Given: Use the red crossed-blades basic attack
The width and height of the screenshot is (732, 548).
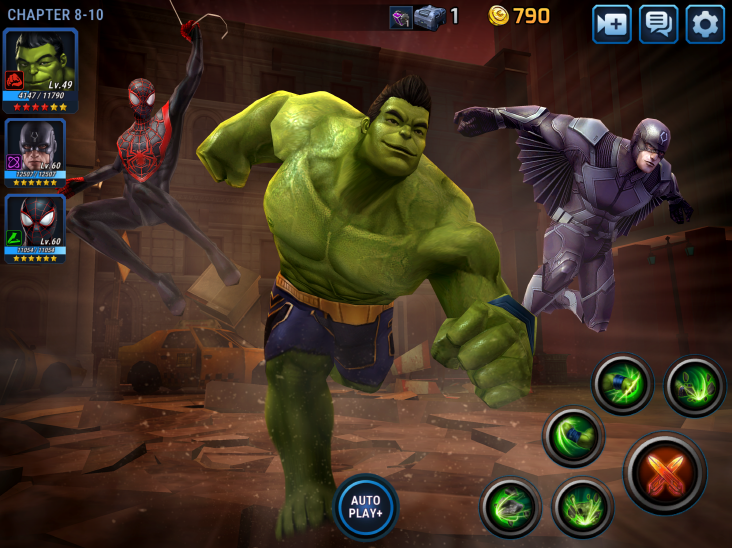Looking at the screenshot, I should [665, 473].
